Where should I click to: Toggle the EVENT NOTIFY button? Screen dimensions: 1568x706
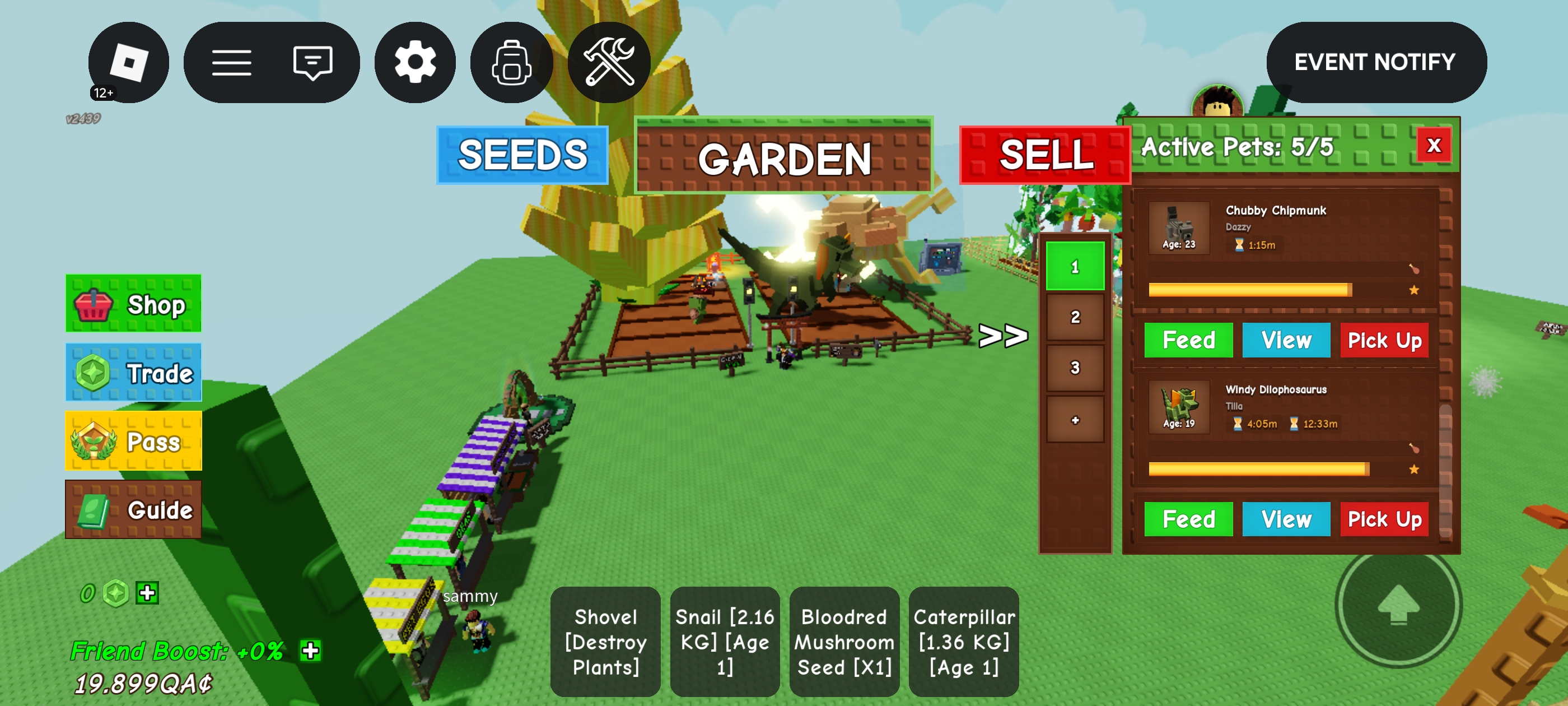point(1376,62)
